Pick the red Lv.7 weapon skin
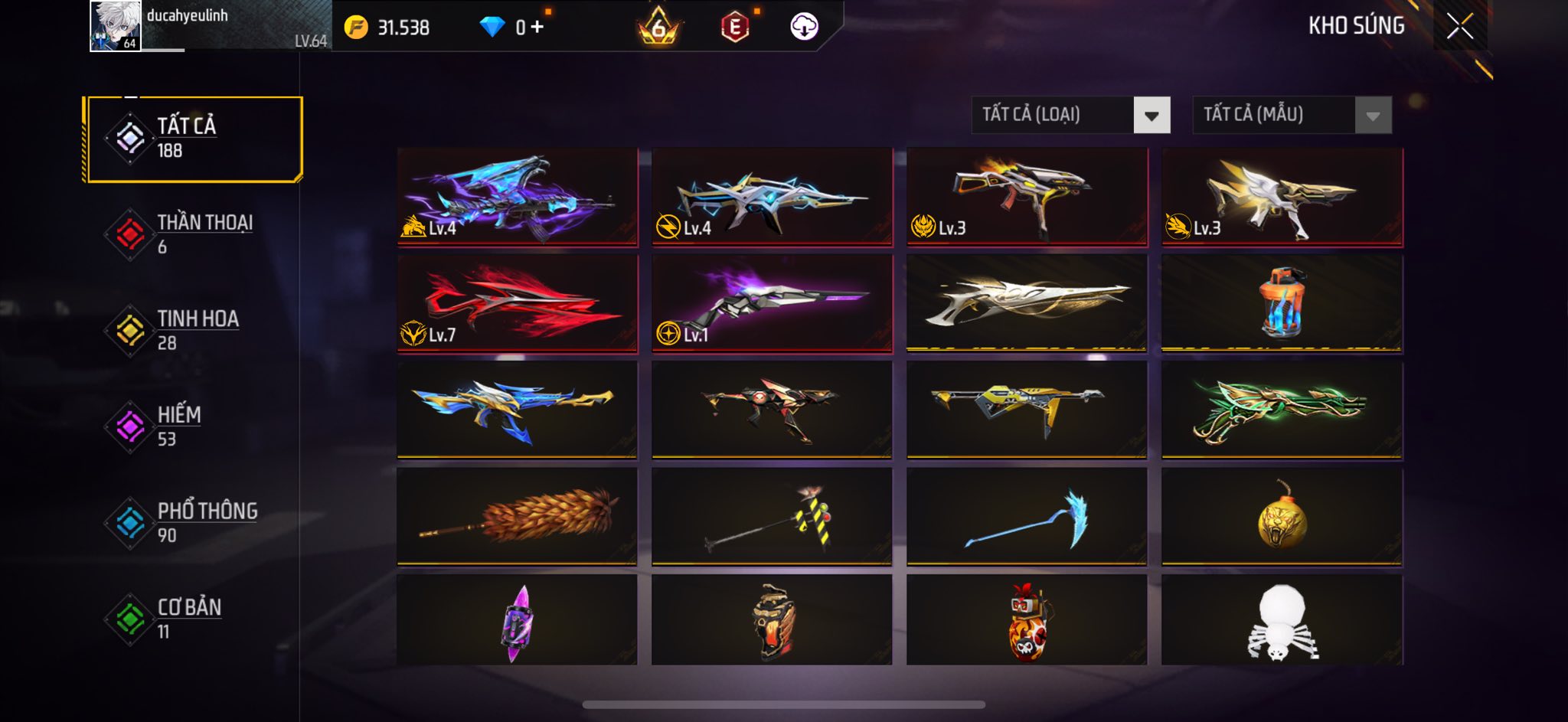 click(x=517, y=304)
